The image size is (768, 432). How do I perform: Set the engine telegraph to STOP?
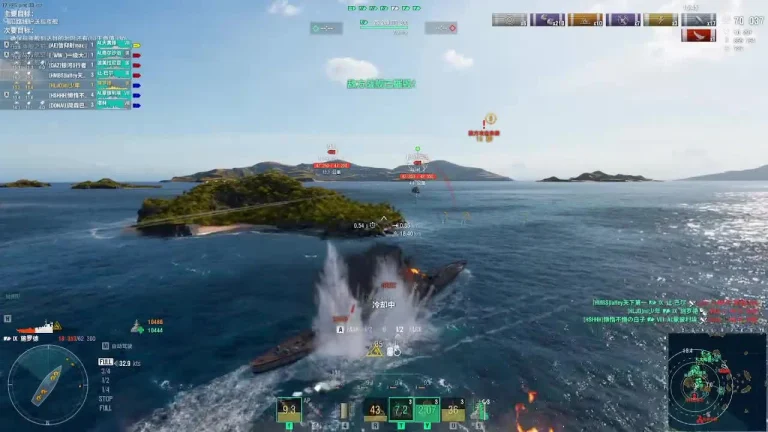105,395
